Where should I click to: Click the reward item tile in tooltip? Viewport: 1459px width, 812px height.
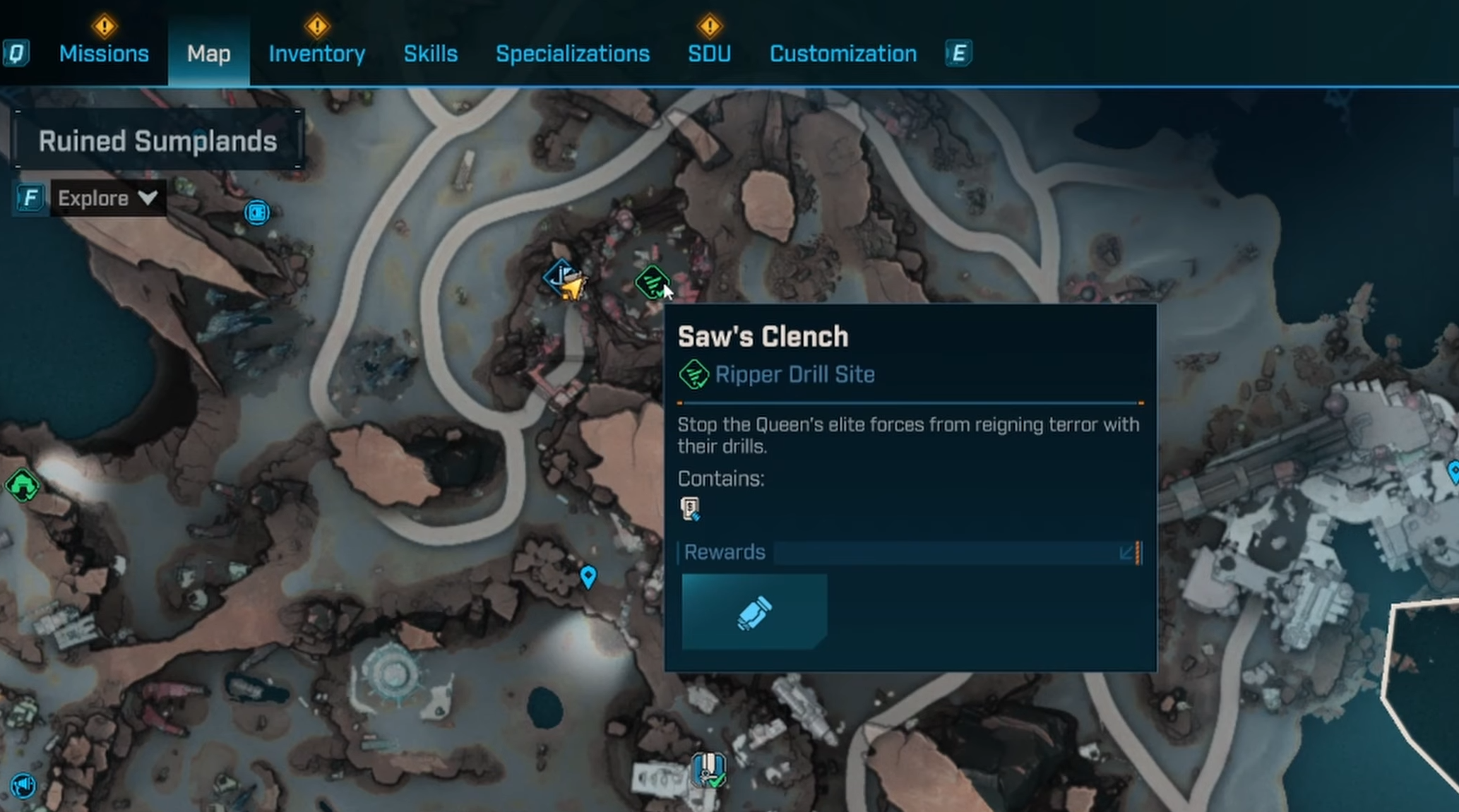click(x=754, y=611)
